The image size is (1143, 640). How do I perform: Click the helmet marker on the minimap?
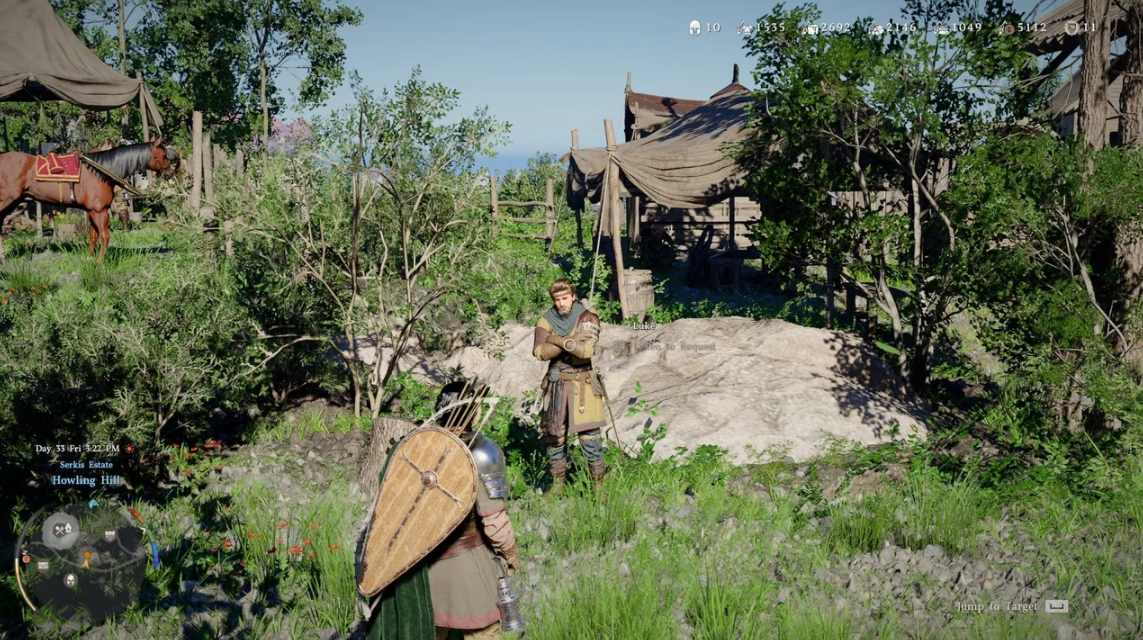tap(70, 580)
